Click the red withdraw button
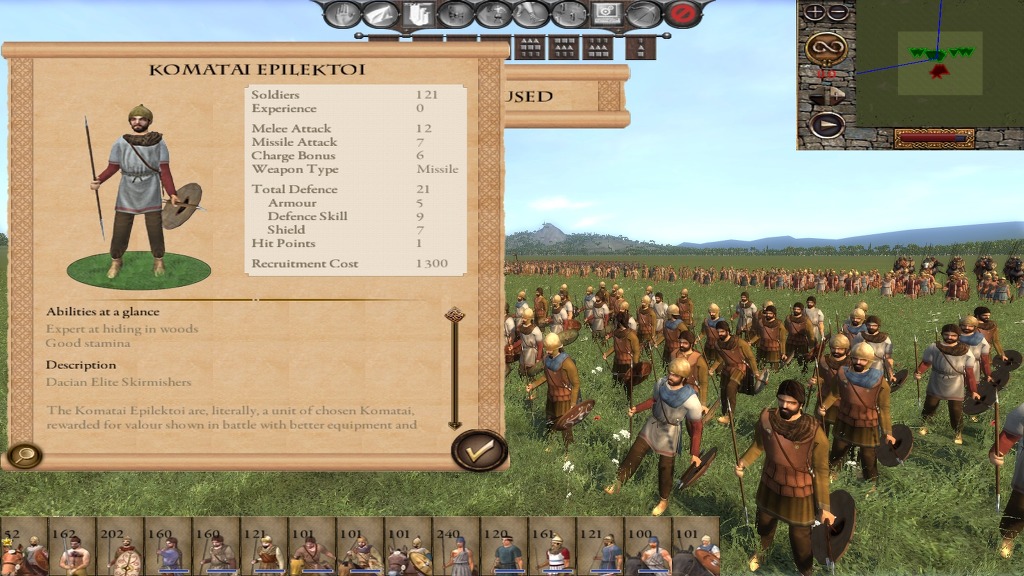 [x=684, y=14]
